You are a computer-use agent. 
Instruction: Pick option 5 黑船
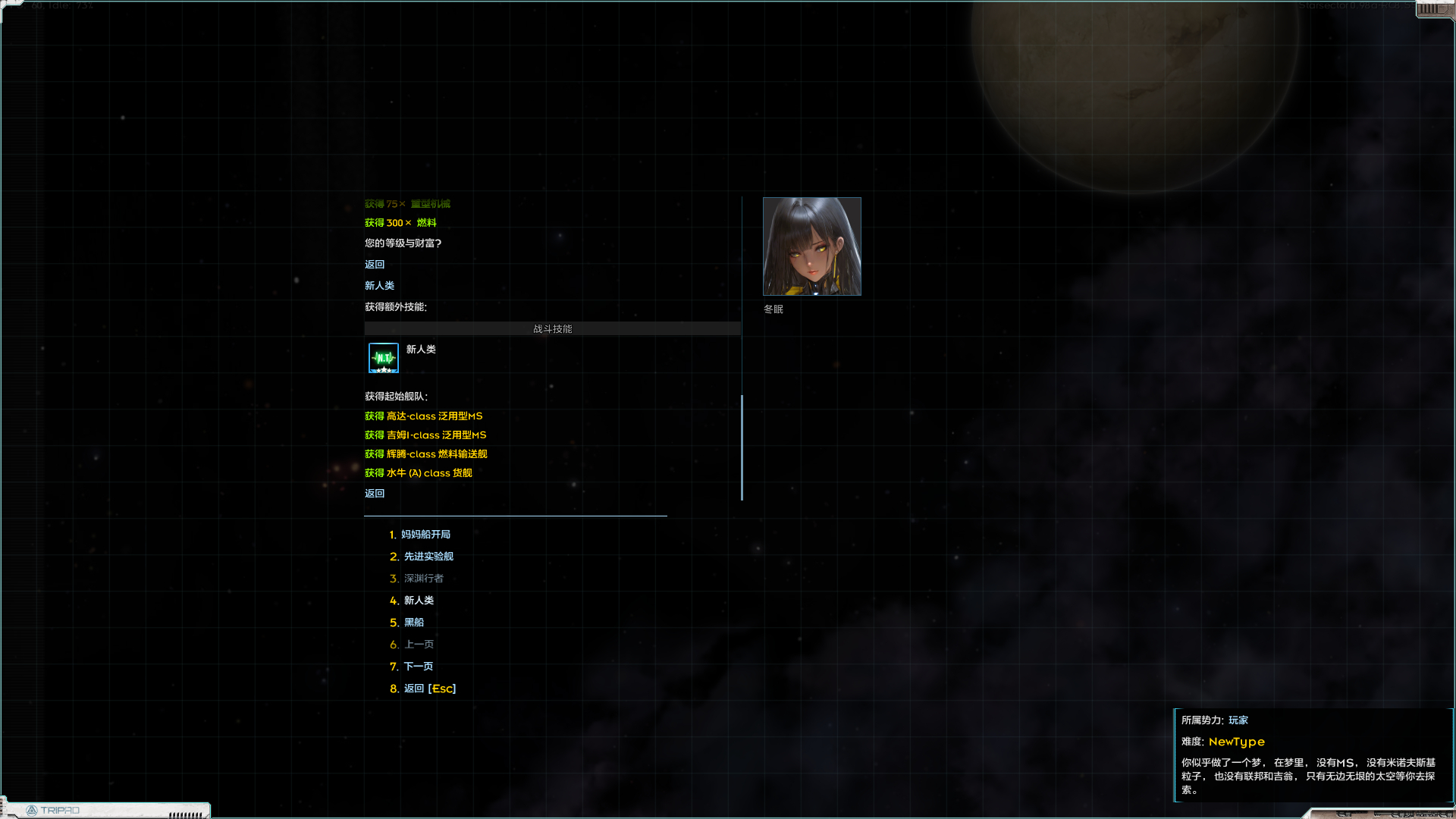pos(413,622)
